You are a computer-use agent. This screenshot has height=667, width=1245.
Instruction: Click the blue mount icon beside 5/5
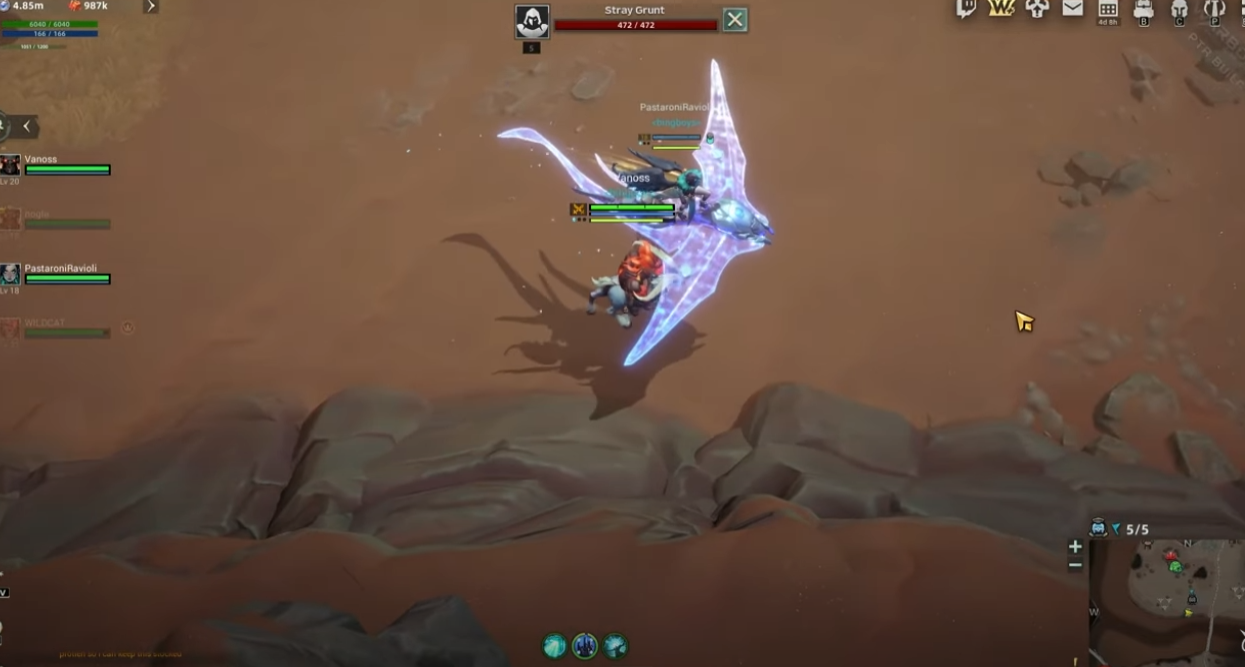[1098, 528]
